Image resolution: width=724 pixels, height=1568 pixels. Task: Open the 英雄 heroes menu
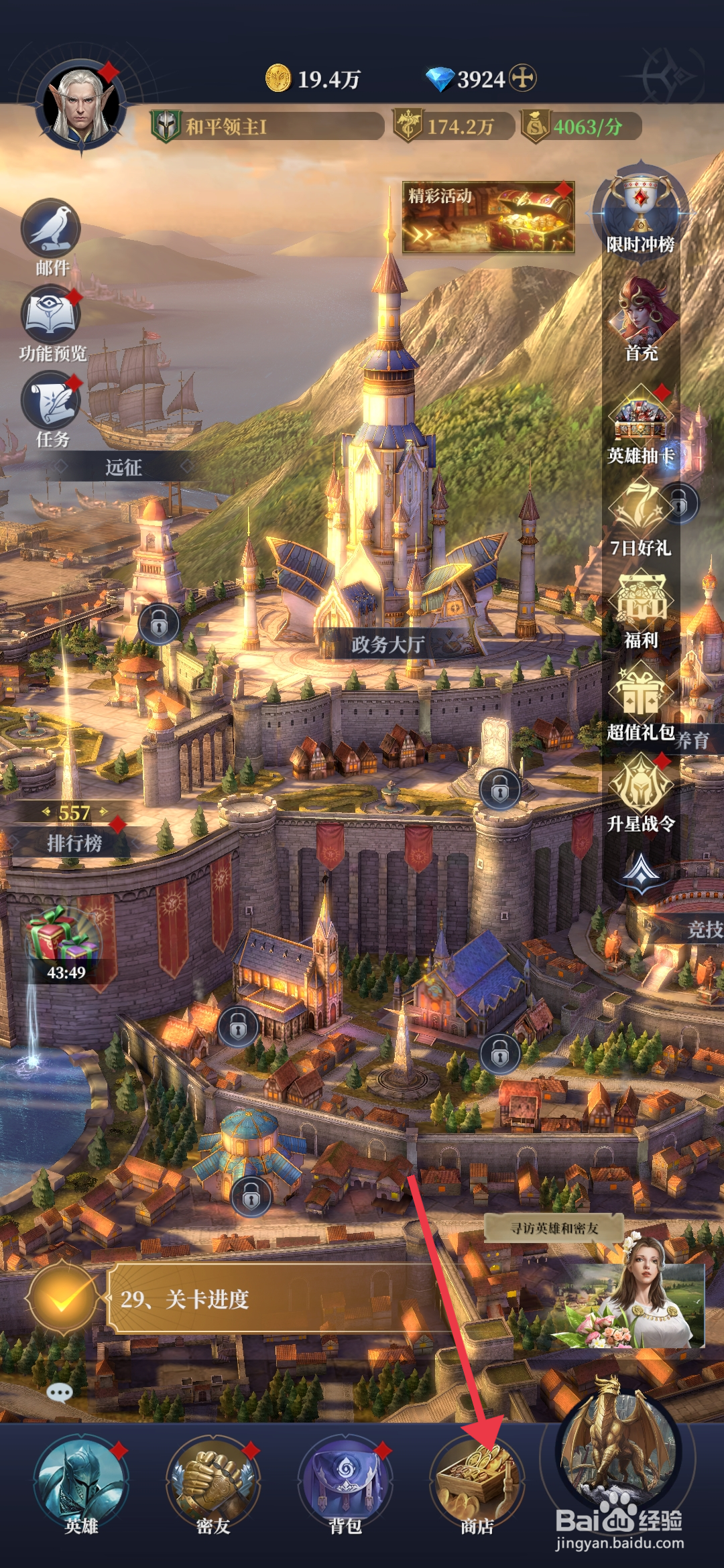tap(81, 1482)
